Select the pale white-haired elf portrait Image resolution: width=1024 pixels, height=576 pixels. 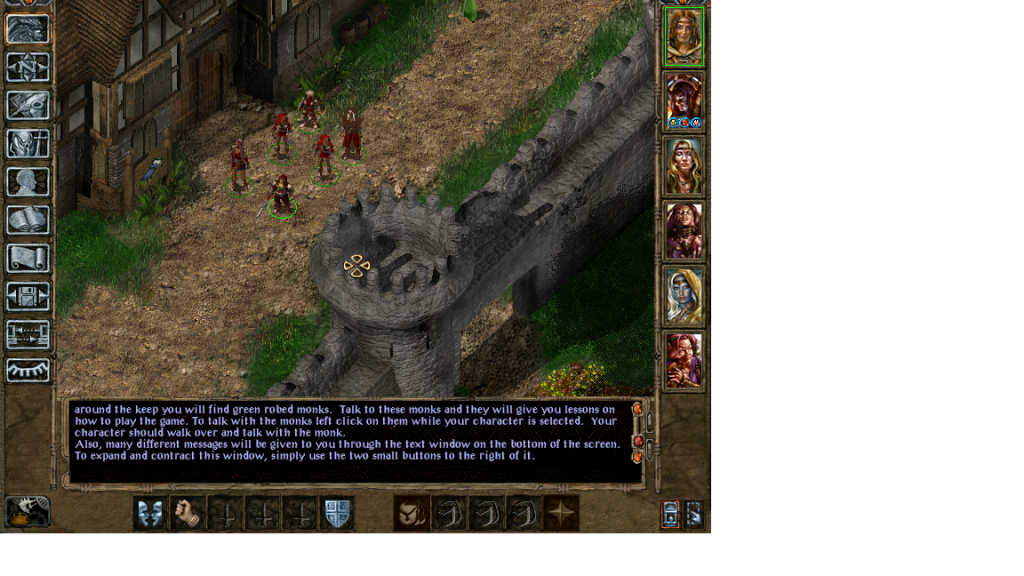pos(685,296)
